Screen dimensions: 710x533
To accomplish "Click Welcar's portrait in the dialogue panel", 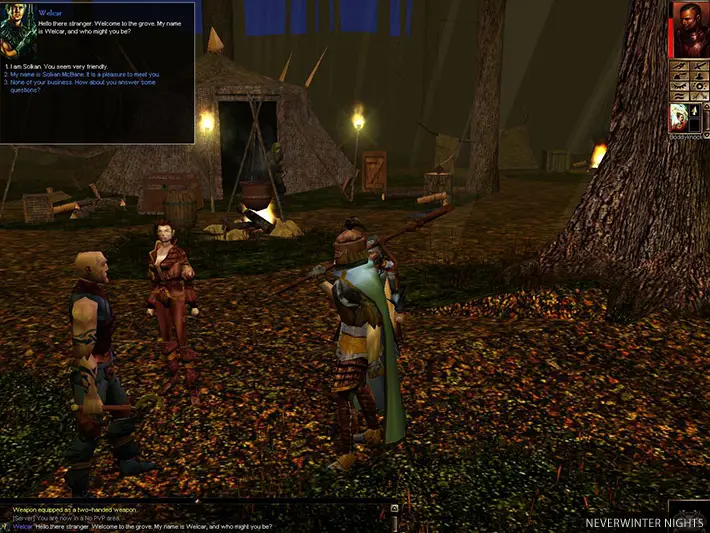I will click(19, 27).
